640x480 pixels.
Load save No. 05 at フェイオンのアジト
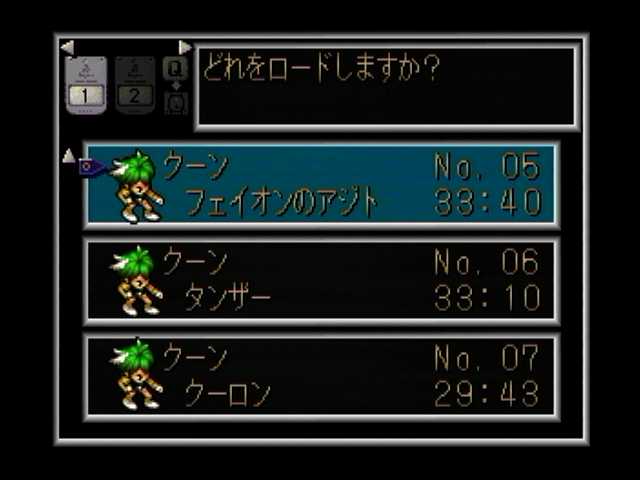coord(321,185)
